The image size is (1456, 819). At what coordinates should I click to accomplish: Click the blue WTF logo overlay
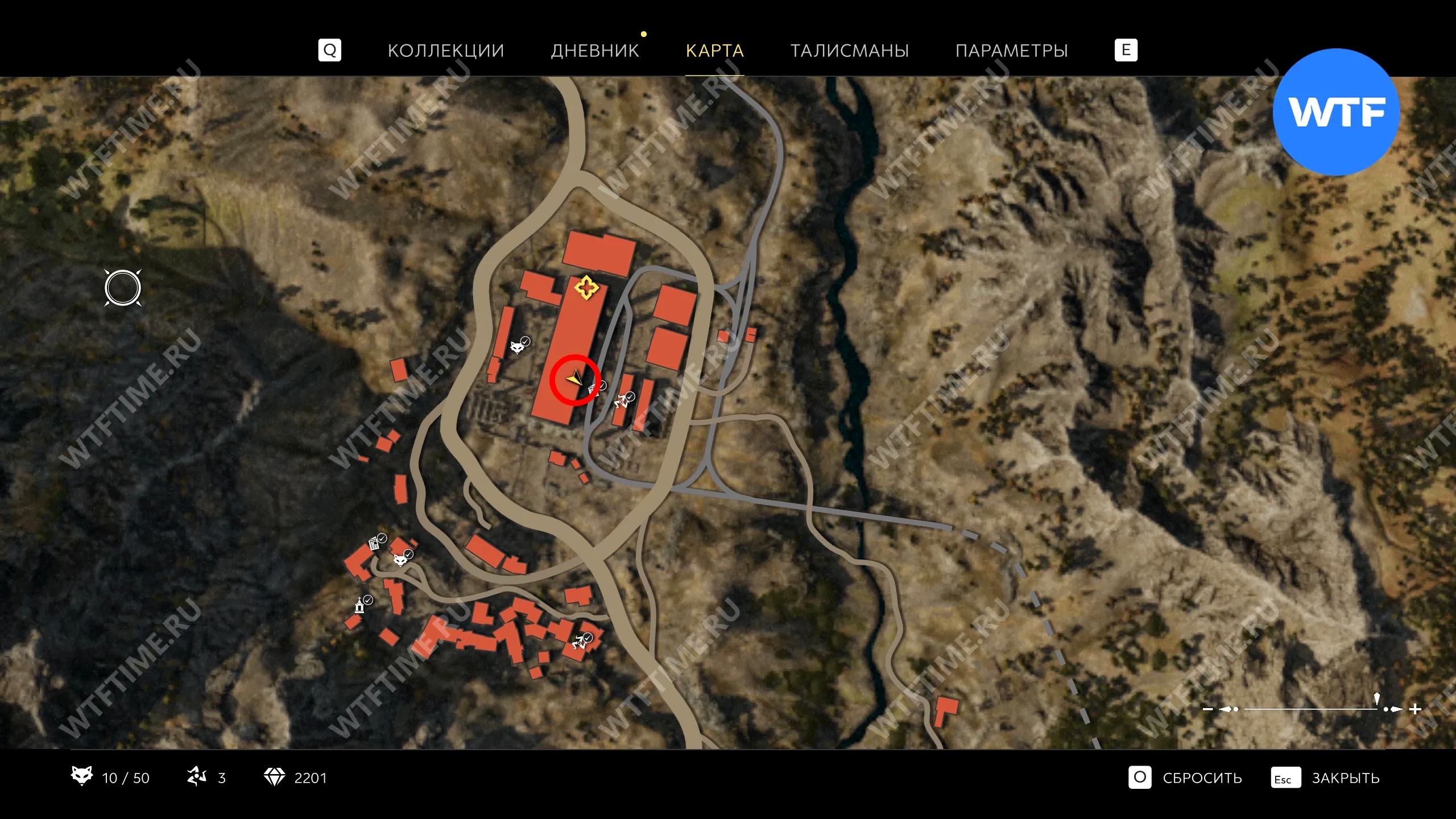pyautogui.click(x=1336, y=112)
